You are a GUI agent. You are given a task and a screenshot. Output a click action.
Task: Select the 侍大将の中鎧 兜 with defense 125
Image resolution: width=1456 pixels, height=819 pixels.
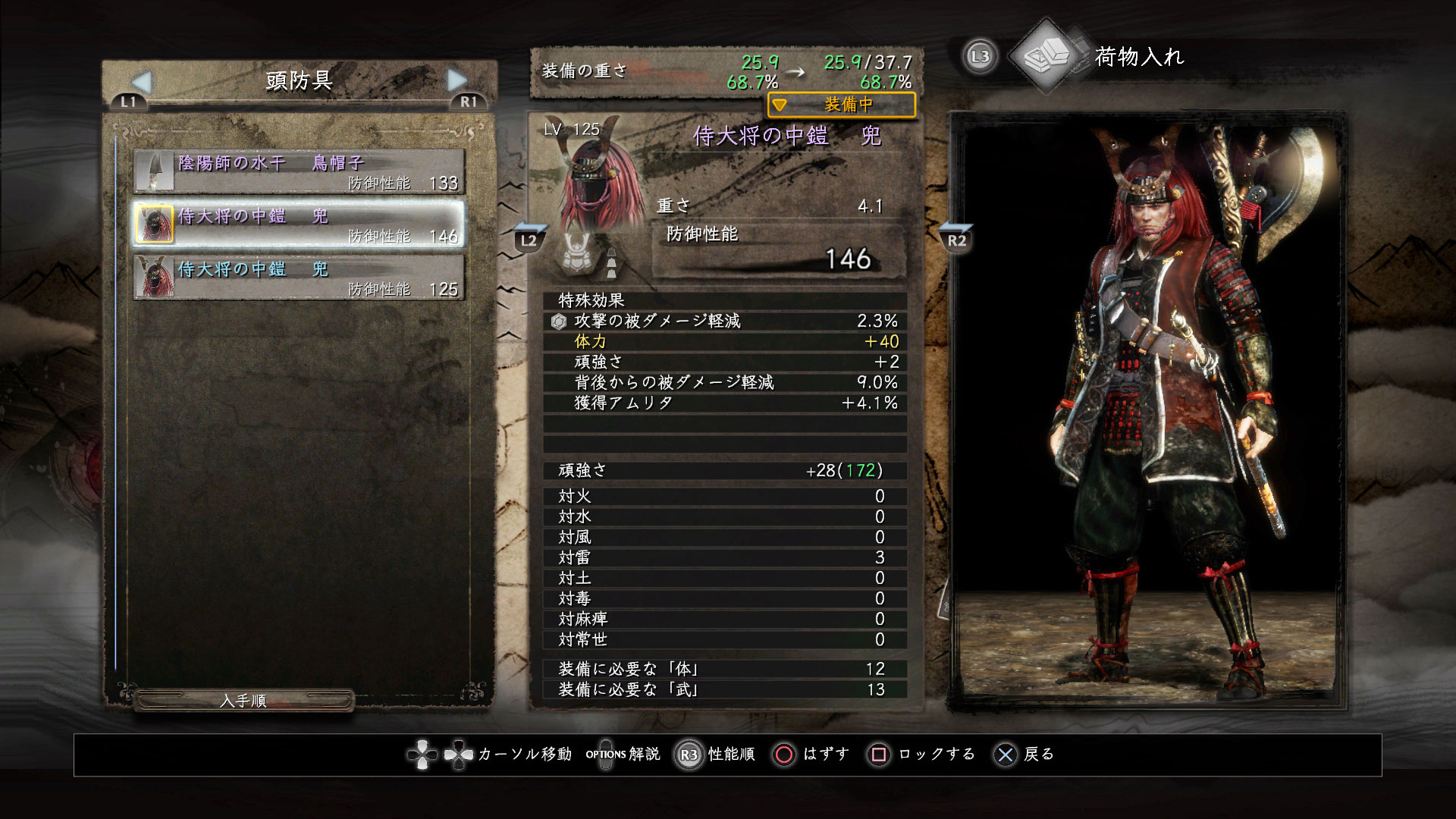299,278
